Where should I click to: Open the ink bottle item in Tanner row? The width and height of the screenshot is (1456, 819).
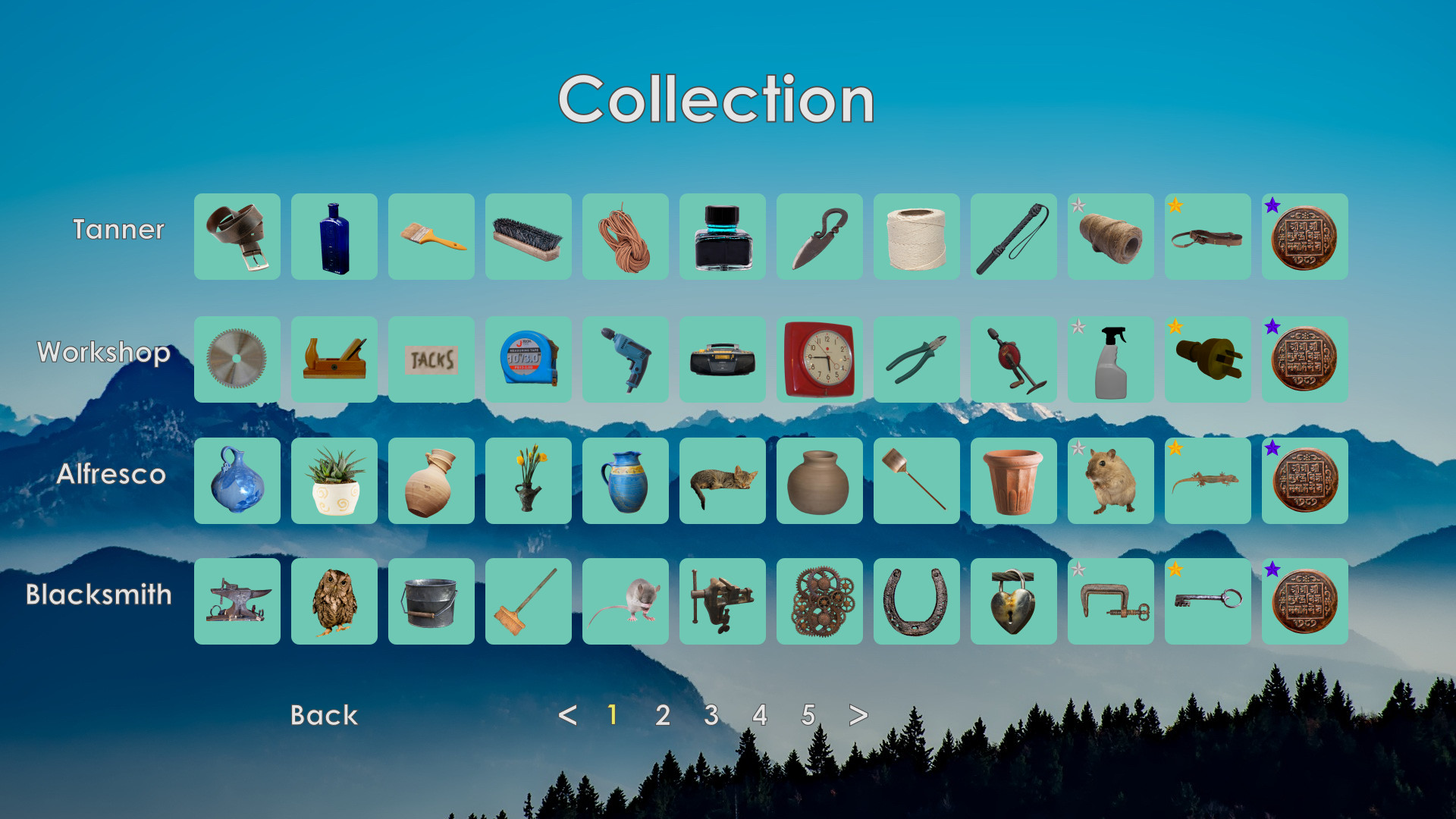click(722, 237)
